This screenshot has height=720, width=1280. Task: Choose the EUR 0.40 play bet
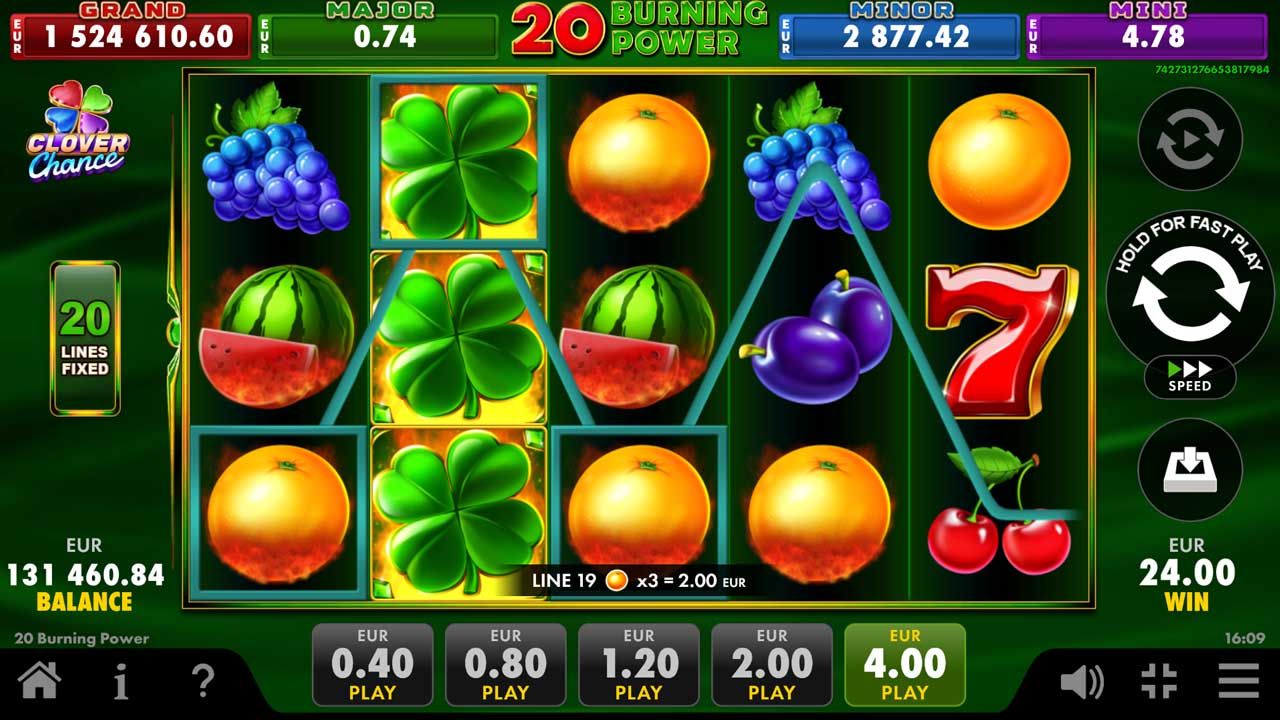click(372, 665)
